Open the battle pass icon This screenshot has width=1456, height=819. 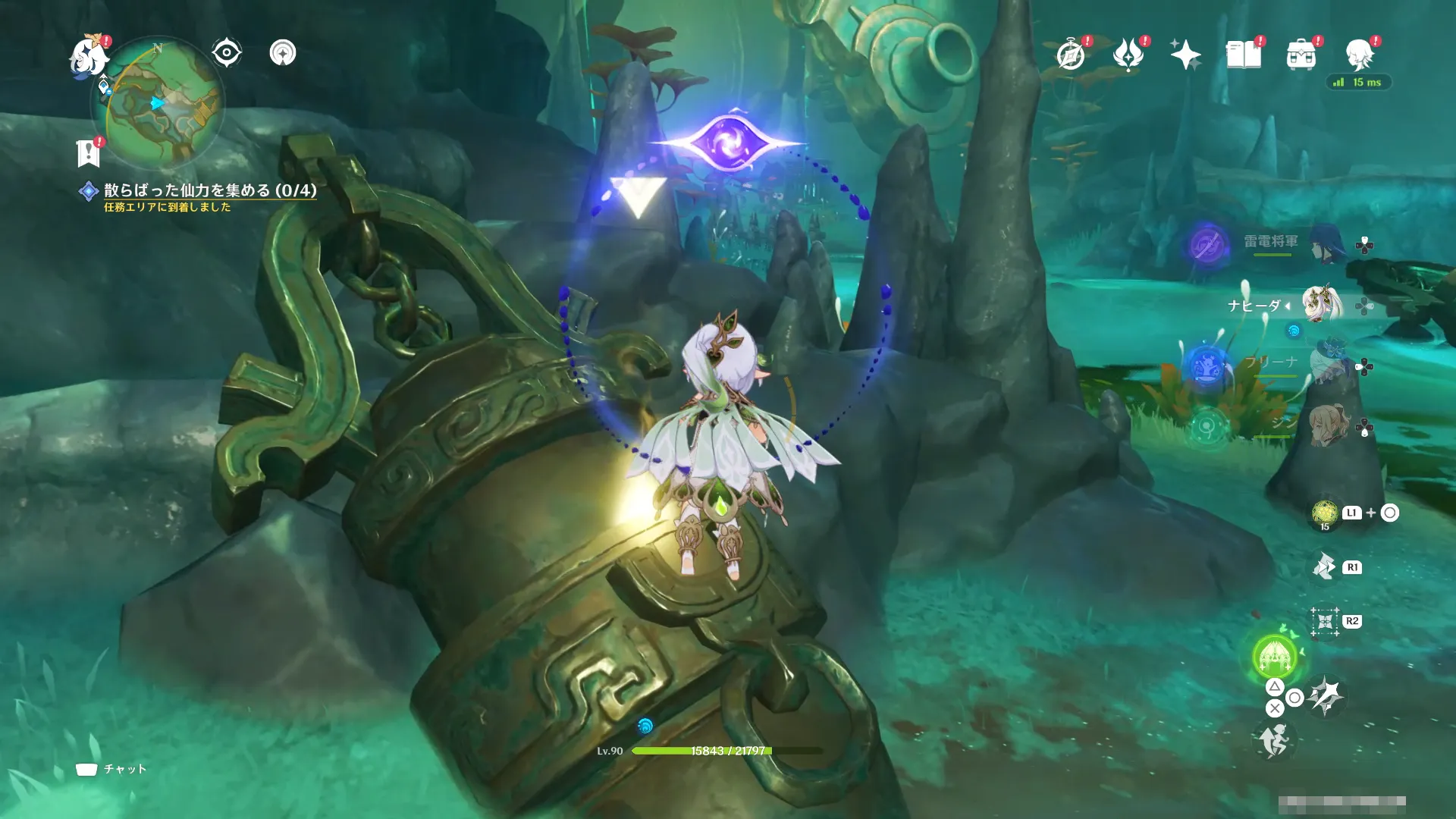[x=1128, y=55]
